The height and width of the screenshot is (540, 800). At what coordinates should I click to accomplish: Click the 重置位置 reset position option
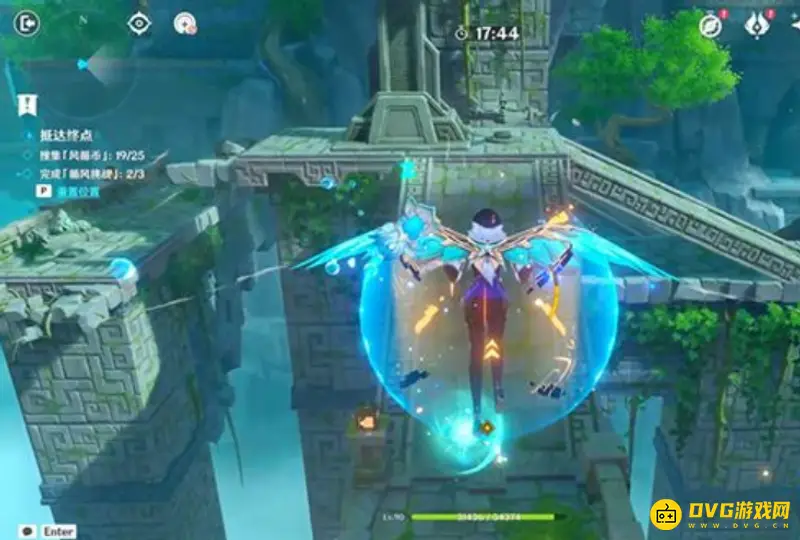click(76, 192)
